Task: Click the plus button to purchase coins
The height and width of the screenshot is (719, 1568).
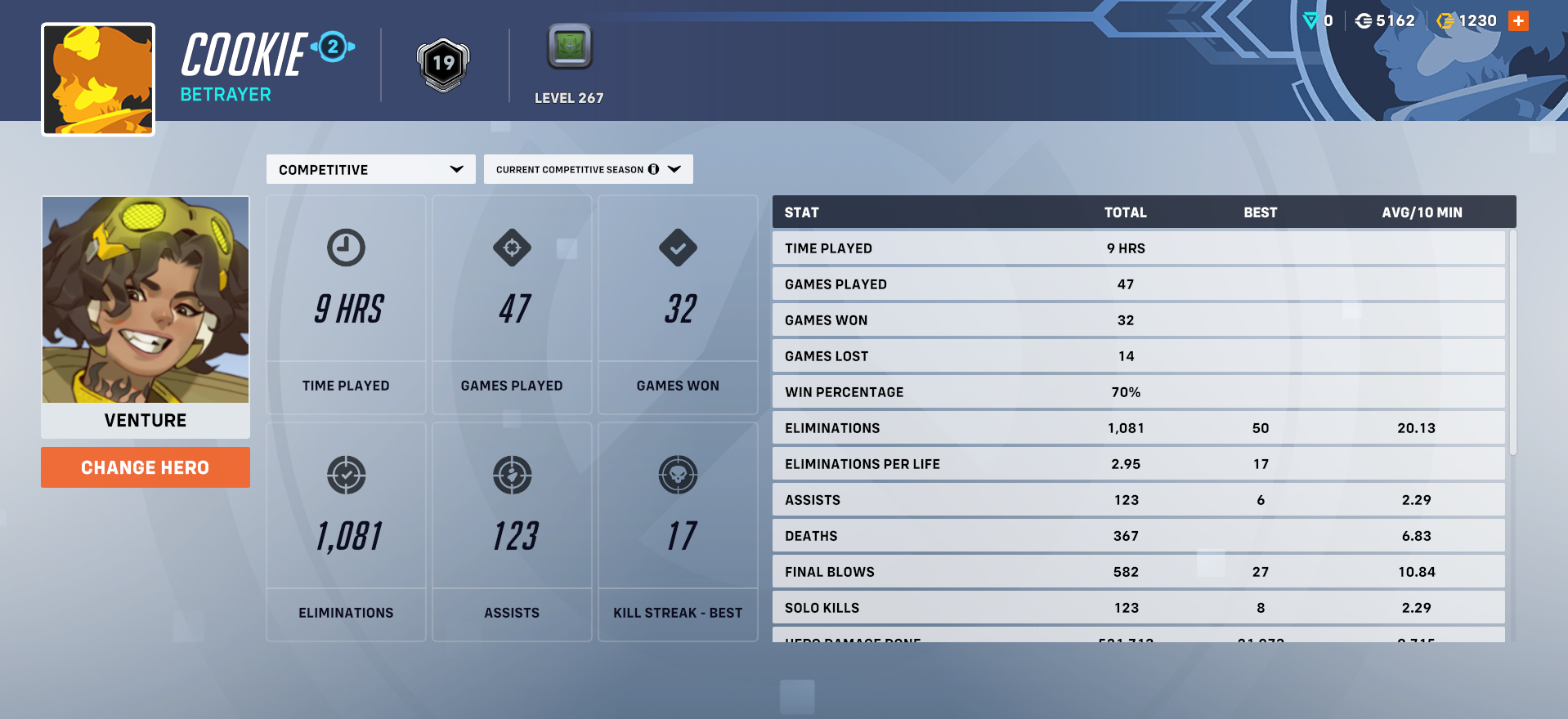Action: click(x=1517, y=20)
